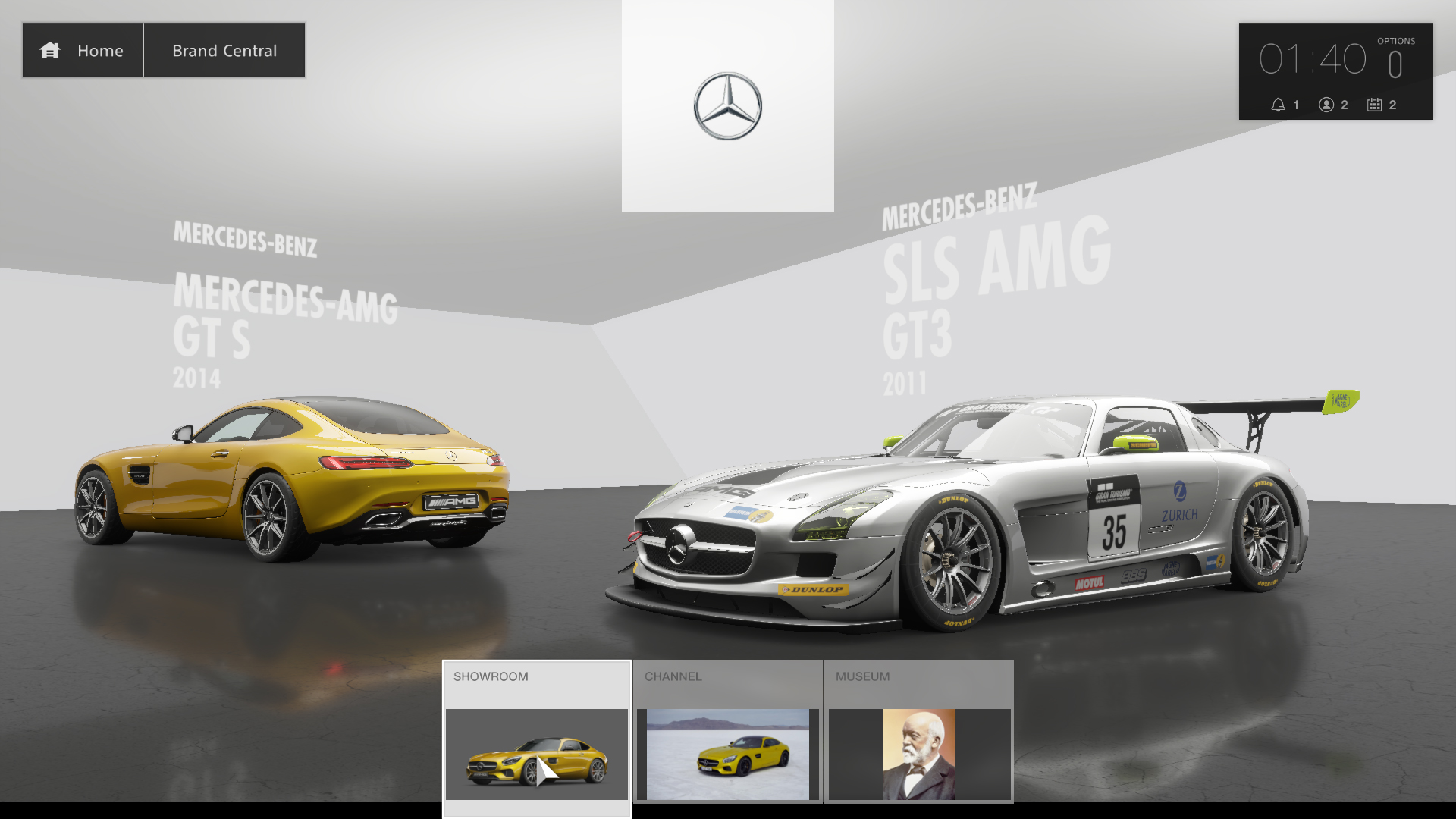Click the notification count badge showing 1
The width and height of the screenshot is (1456, 819).
pos(1295,105)
